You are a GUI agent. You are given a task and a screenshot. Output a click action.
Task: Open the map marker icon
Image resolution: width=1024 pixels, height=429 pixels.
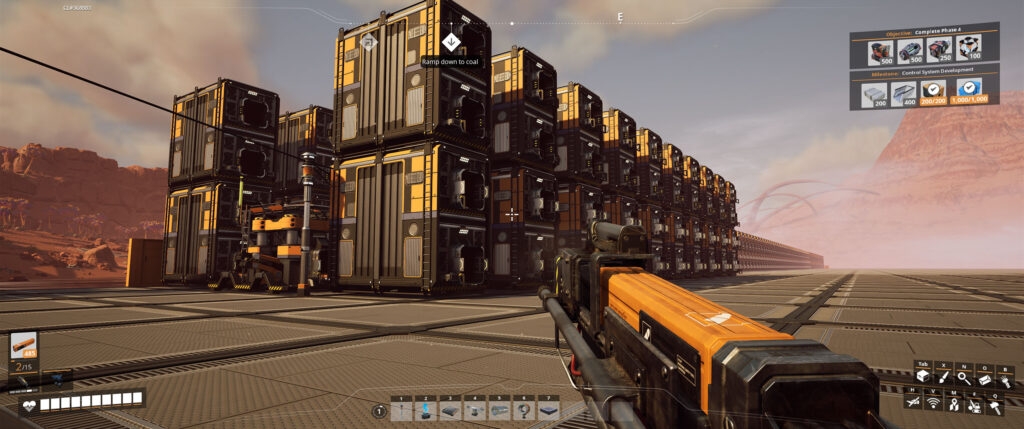click(x=954, y=402)
